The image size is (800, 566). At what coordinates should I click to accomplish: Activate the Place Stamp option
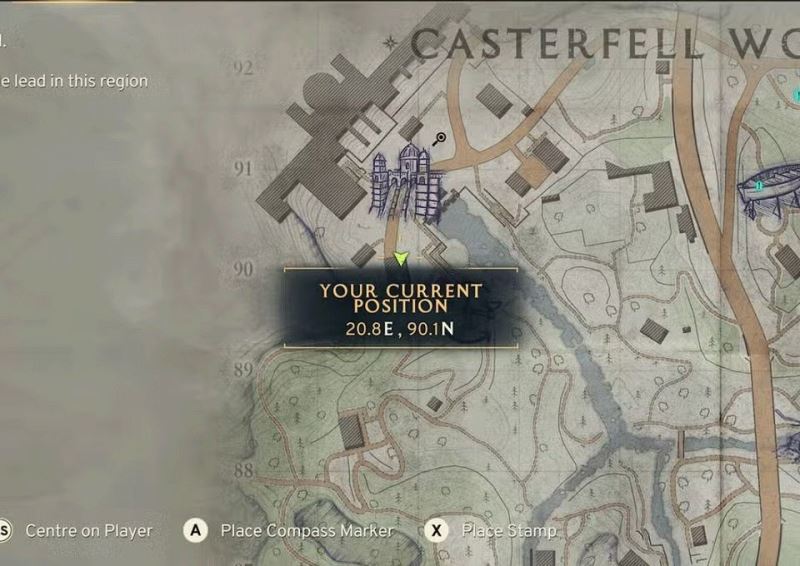coord(508,530)
